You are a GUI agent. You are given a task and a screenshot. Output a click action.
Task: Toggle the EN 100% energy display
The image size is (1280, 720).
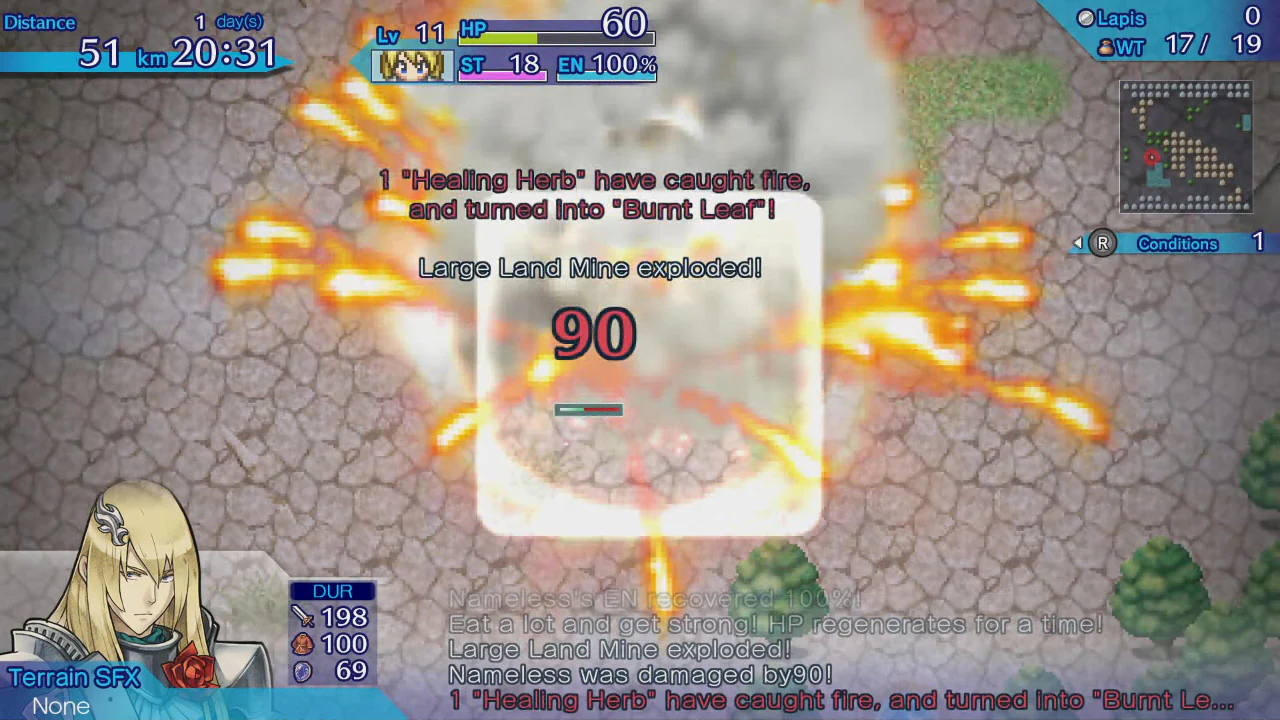click(x=605, y=65)
